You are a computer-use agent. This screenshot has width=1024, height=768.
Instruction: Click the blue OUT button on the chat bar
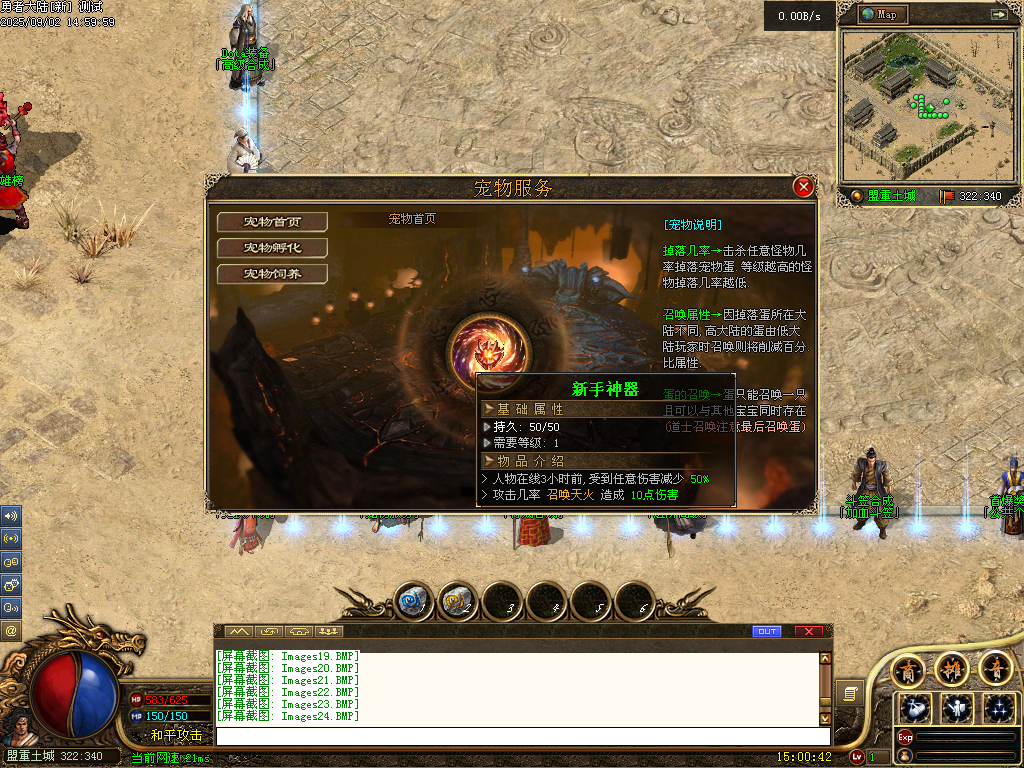tap(766, 631)
